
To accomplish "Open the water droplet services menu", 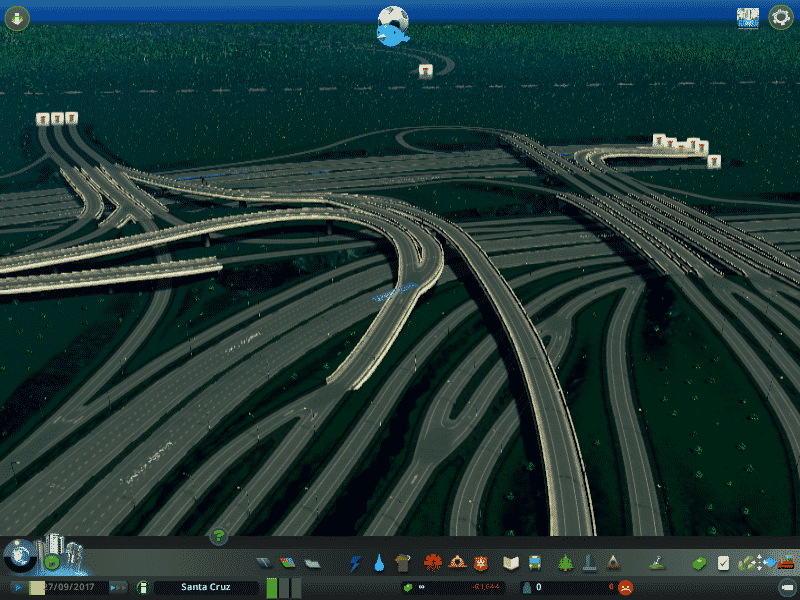I will [379, 563].
